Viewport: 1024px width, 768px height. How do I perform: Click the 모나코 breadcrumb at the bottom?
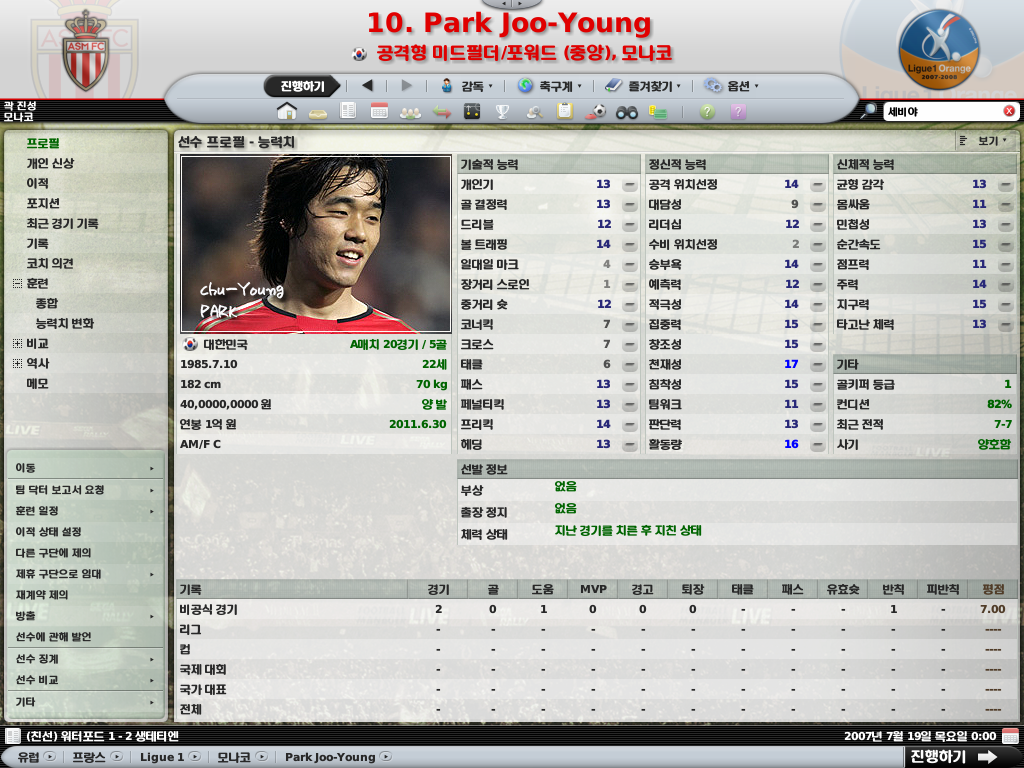click(x=234, y=757)
